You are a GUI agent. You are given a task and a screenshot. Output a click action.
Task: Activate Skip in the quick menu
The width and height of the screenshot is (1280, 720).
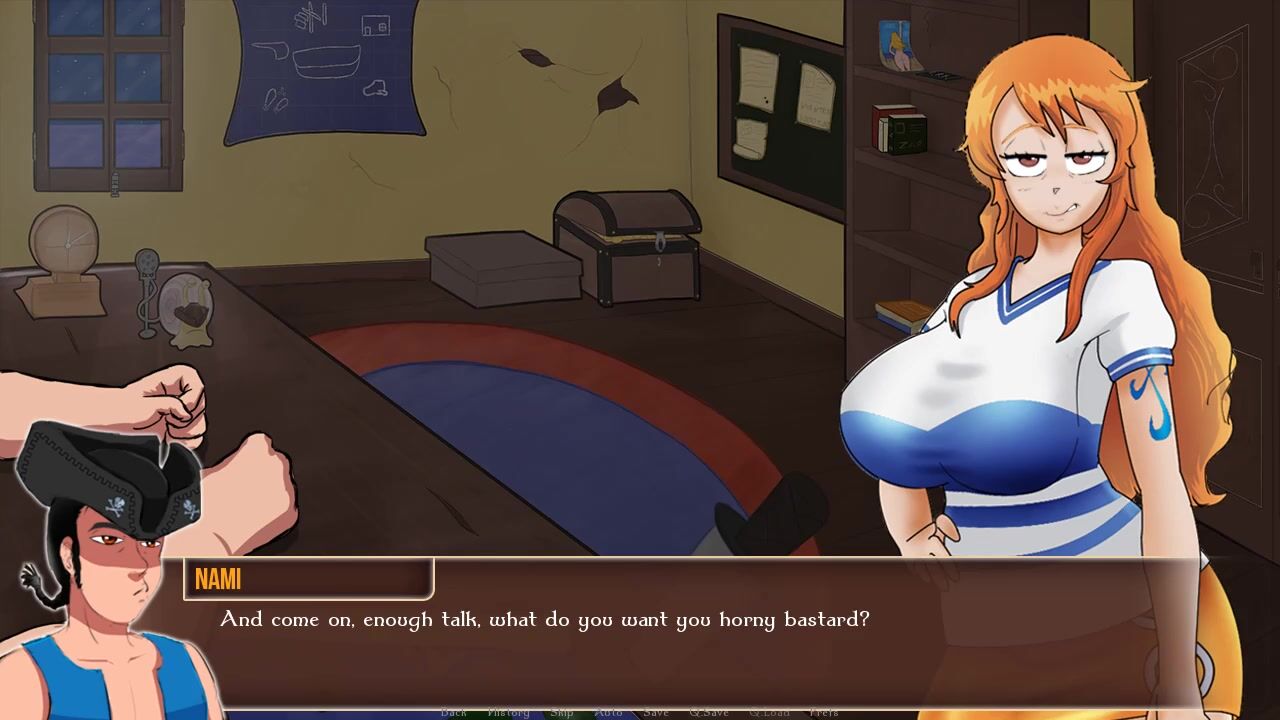(562, 712)
